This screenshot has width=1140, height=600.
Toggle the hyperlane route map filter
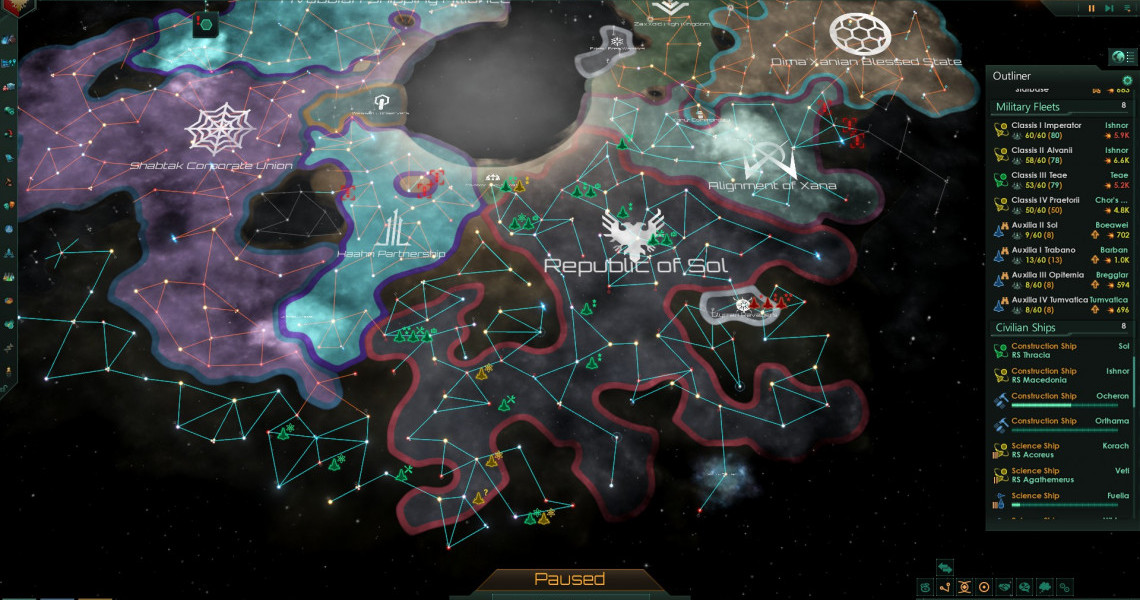(x=946, y=587)
